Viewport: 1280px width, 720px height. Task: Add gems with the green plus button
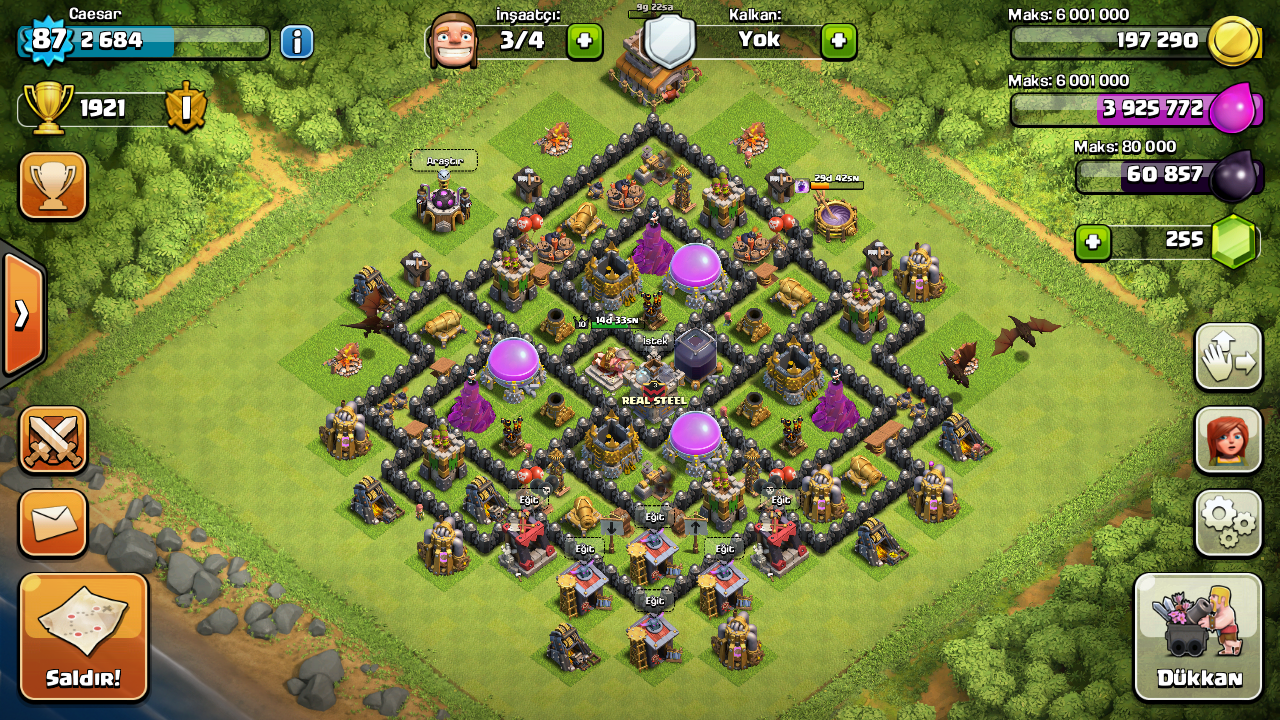[1094, 242]
